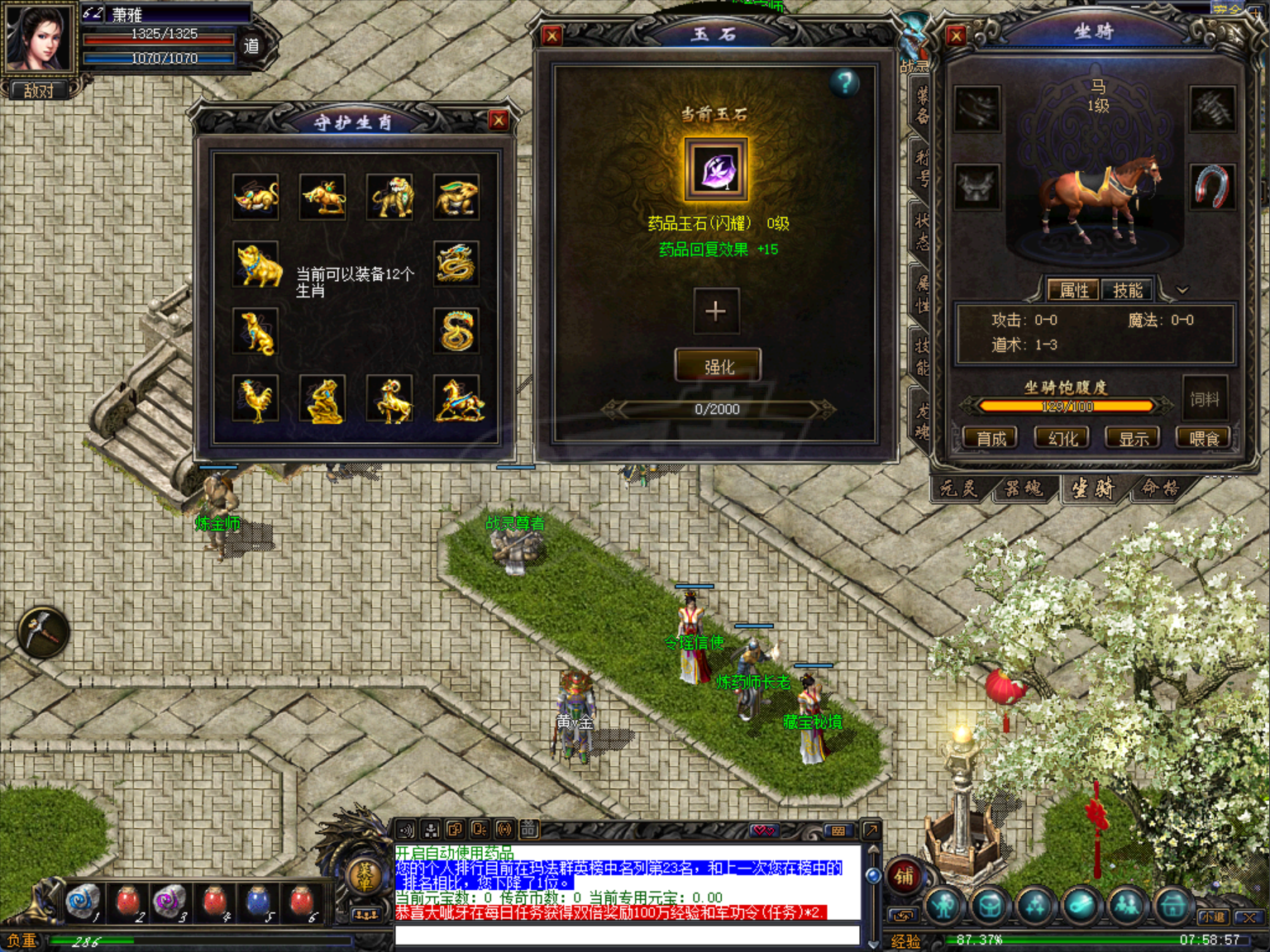Click the chat input field
This screenshot has width=1270, height=952.
627,935
